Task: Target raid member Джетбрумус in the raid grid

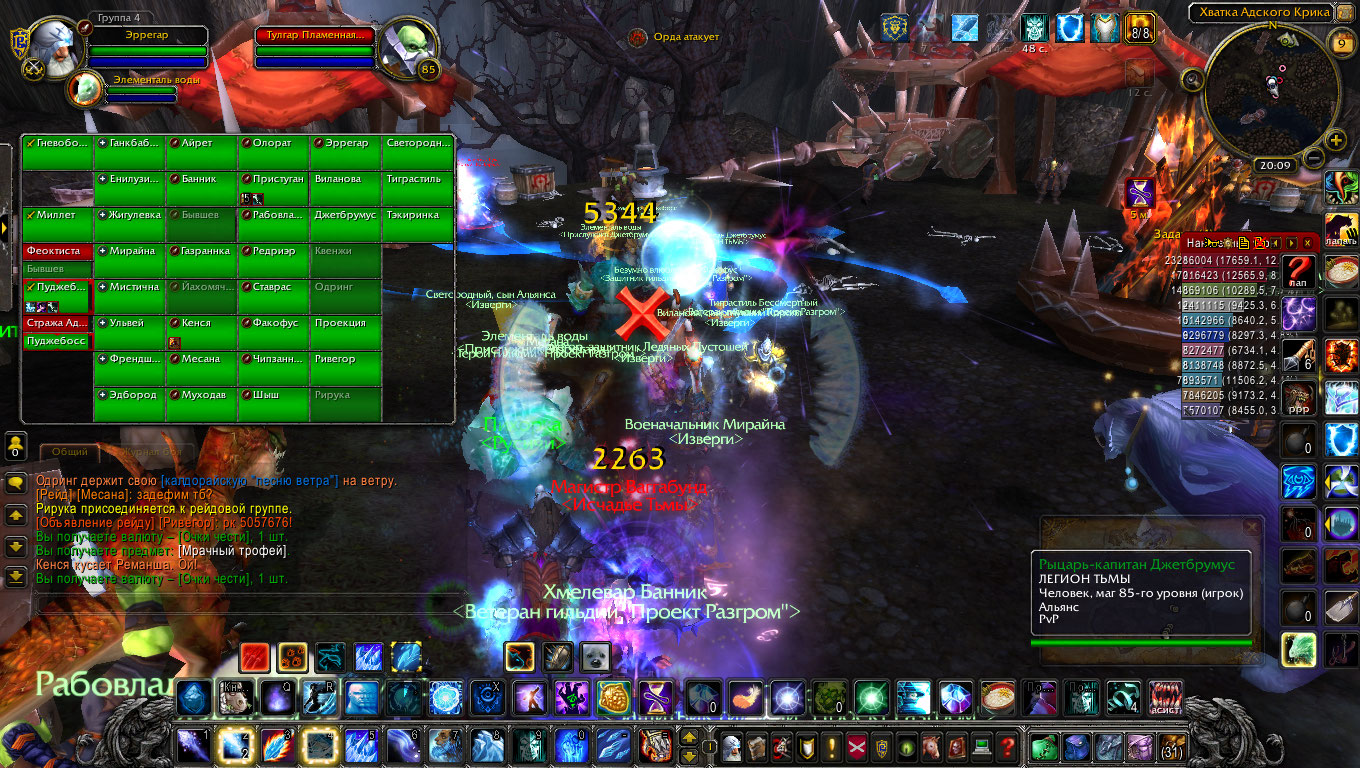Action: (345, 216)
